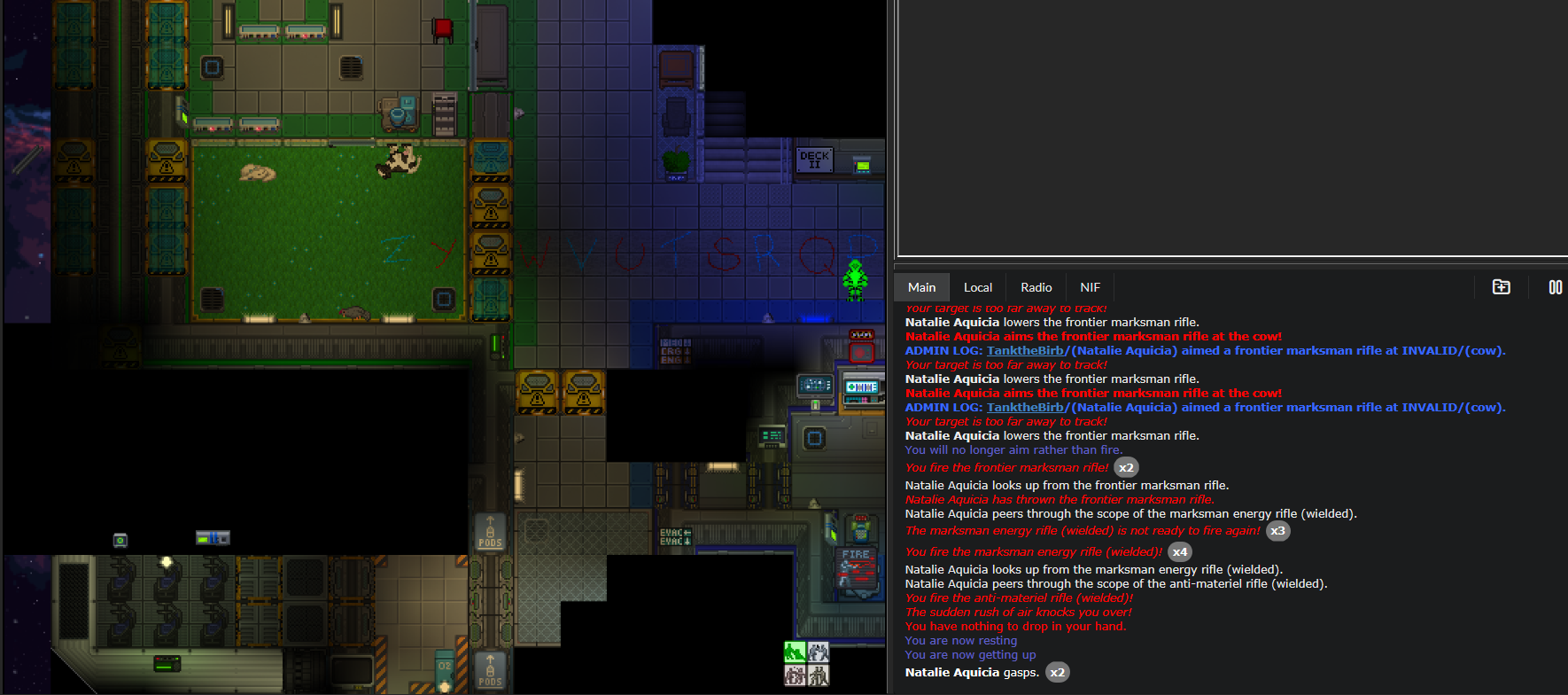Open a new chat tab via folder icon
Screen dimensions: 1568x695
coord(1502,286)
